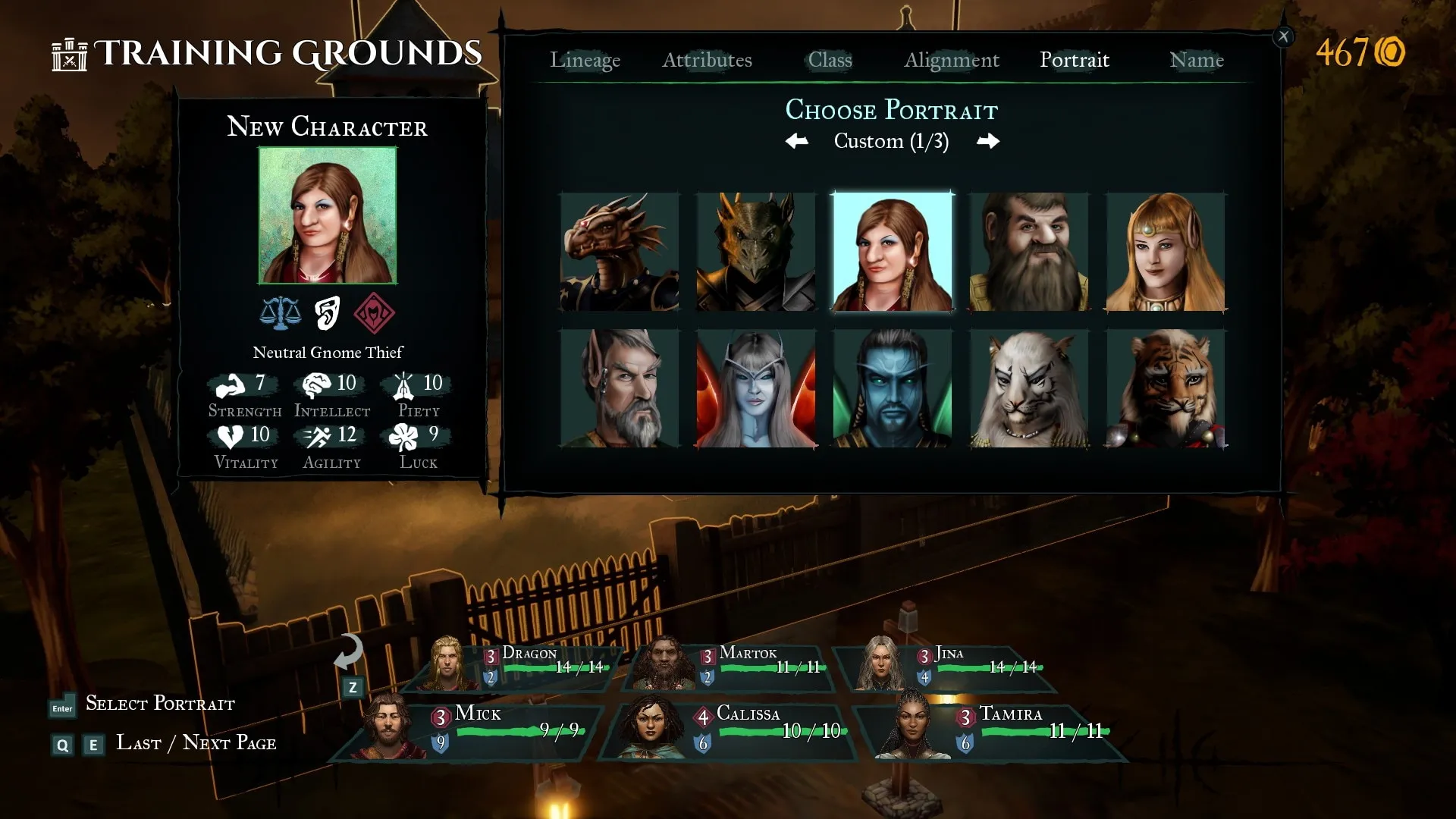Select the bearded dwarf portrait
This screenshot has width=1456, height=819.
(1029, 252)
